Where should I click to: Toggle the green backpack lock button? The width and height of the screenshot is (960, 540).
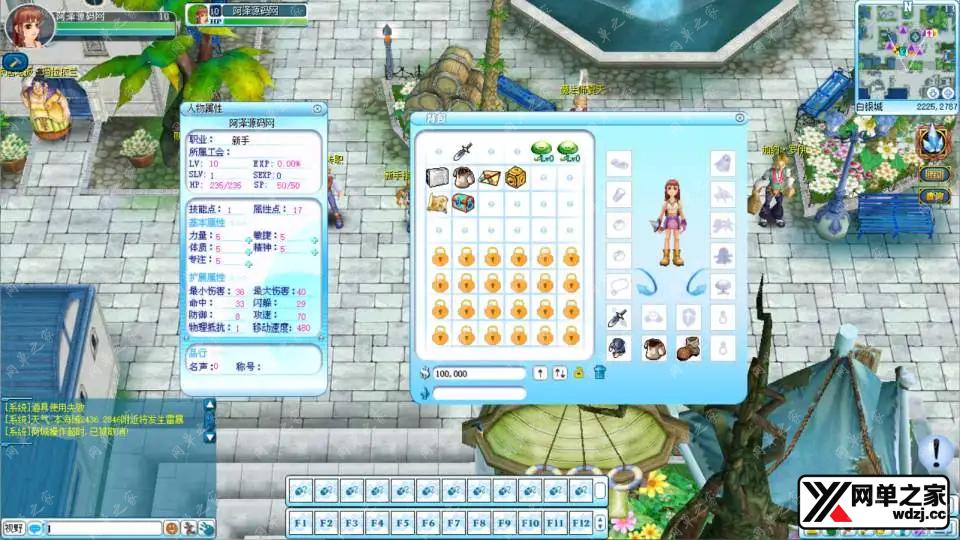[579, 373]
